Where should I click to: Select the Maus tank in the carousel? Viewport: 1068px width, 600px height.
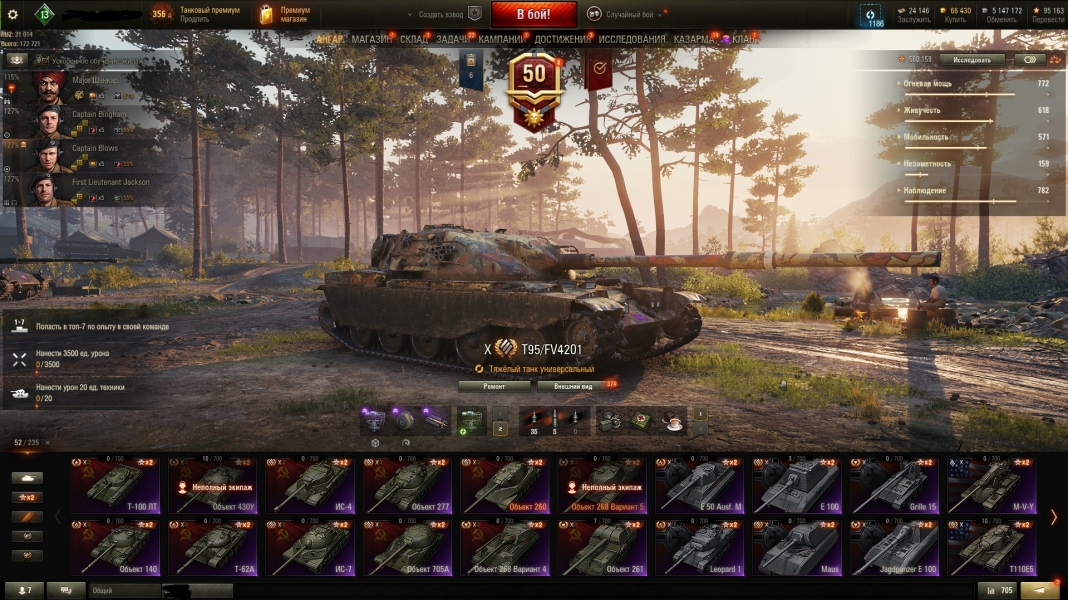[x=798, y=548]
